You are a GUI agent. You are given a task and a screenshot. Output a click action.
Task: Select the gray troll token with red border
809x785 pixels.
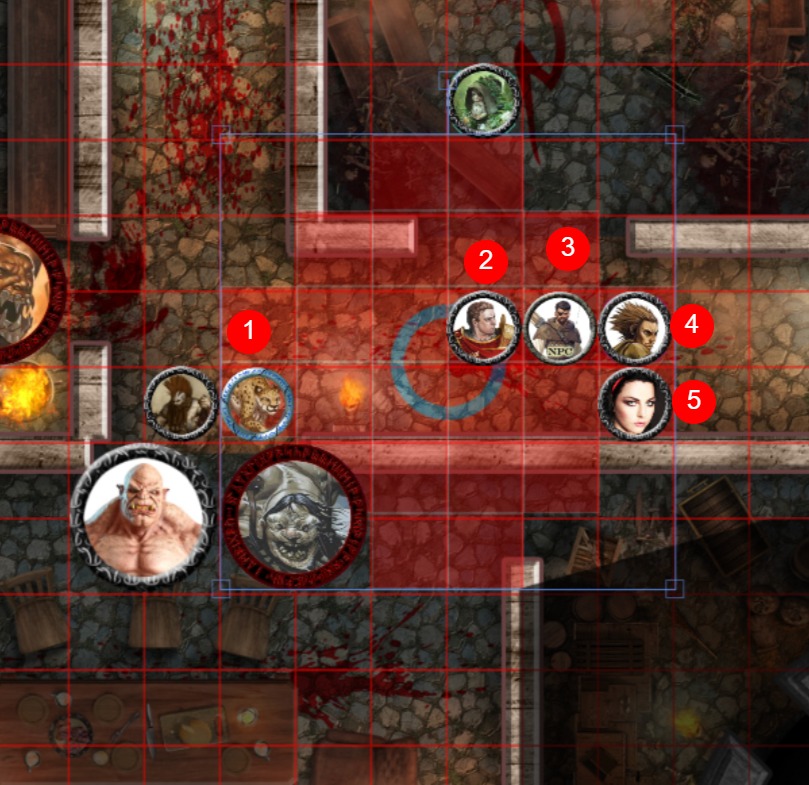click(x=295, y=518)
